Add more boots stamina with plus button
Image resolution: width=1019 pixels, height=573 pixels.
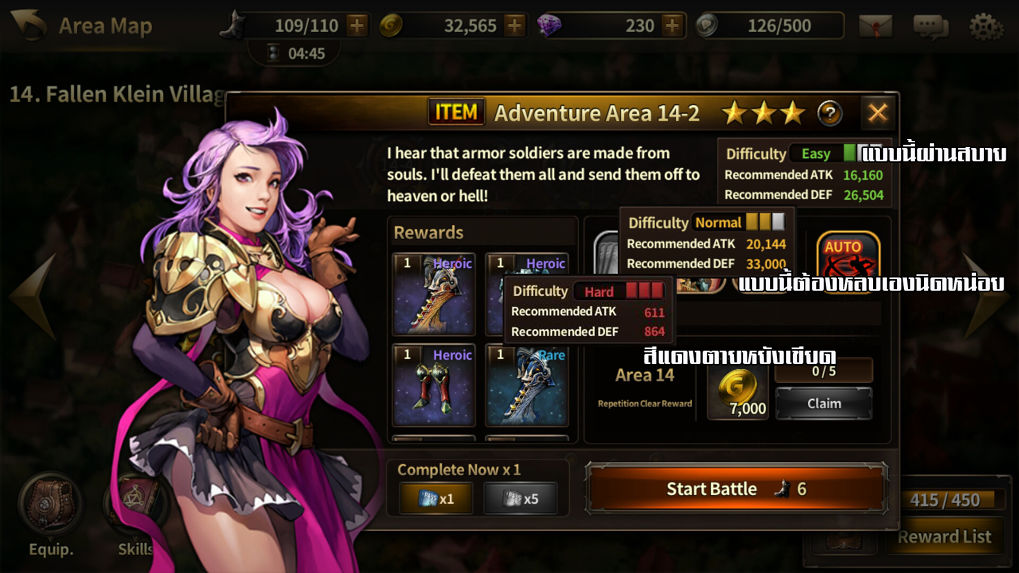[x=357, y=25]
